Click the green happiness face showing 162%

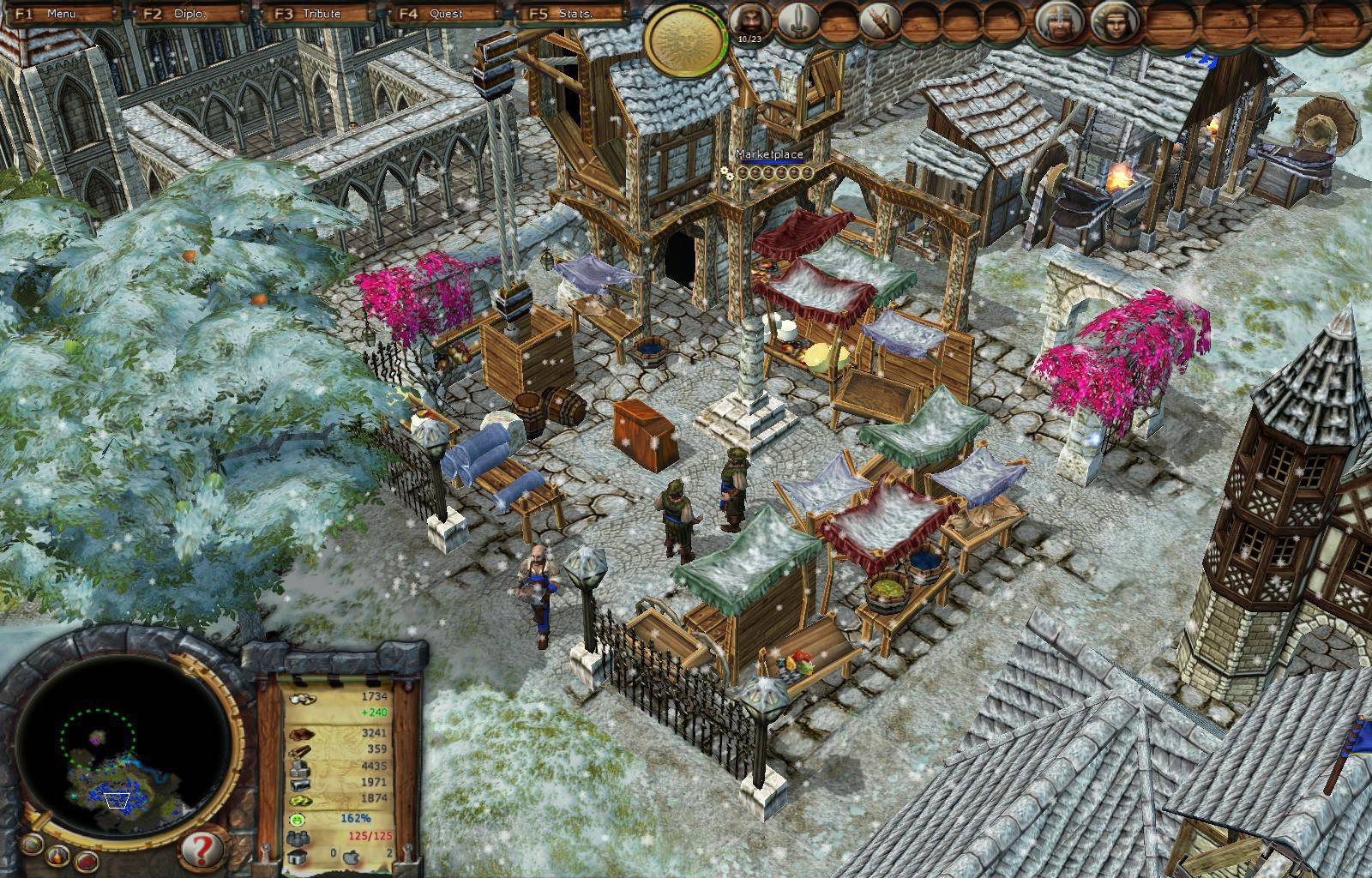point(296,819)
